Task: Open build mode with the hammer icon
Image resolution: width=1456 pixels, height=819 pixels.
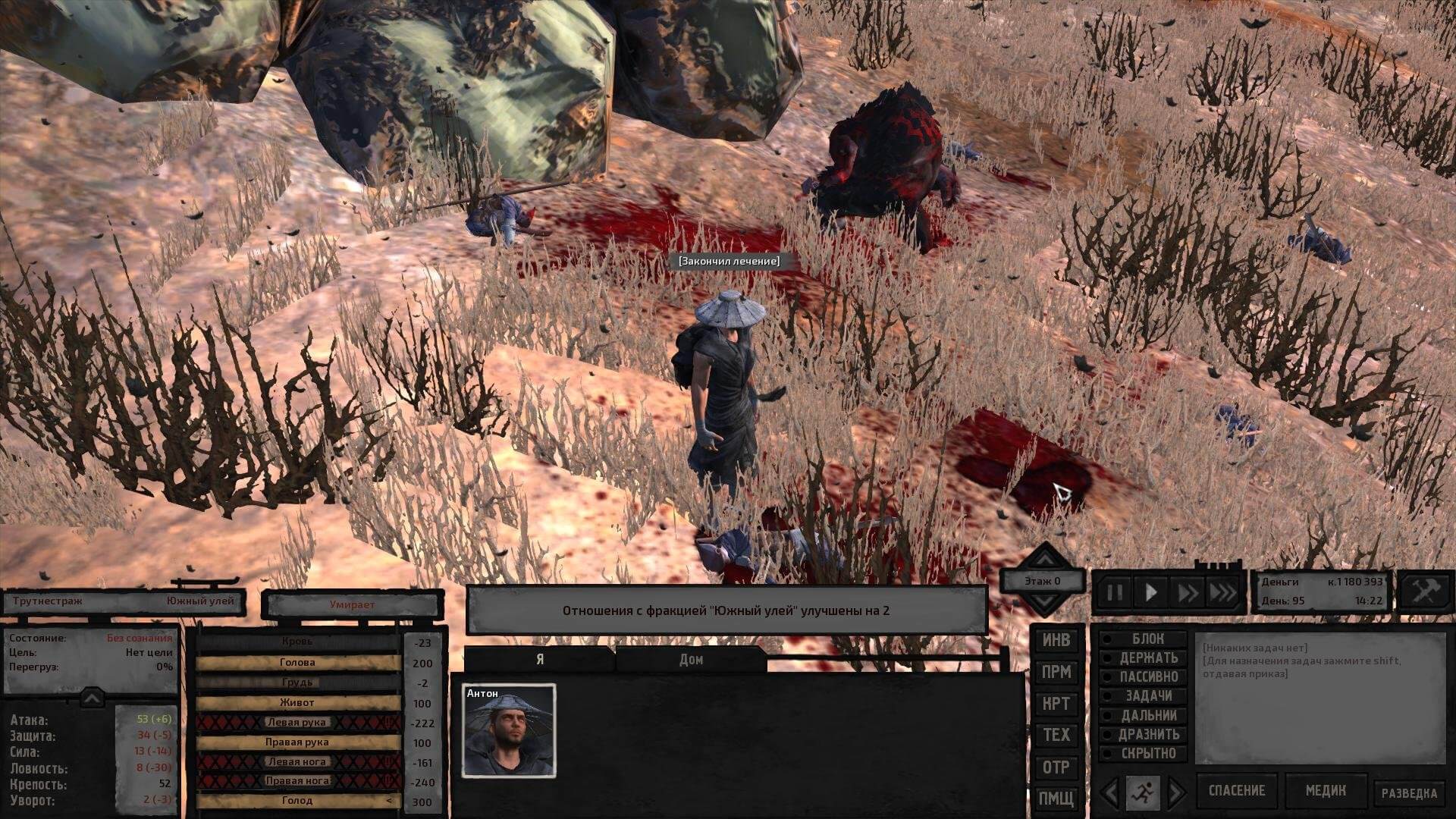Action: (x=1425, y=591)
